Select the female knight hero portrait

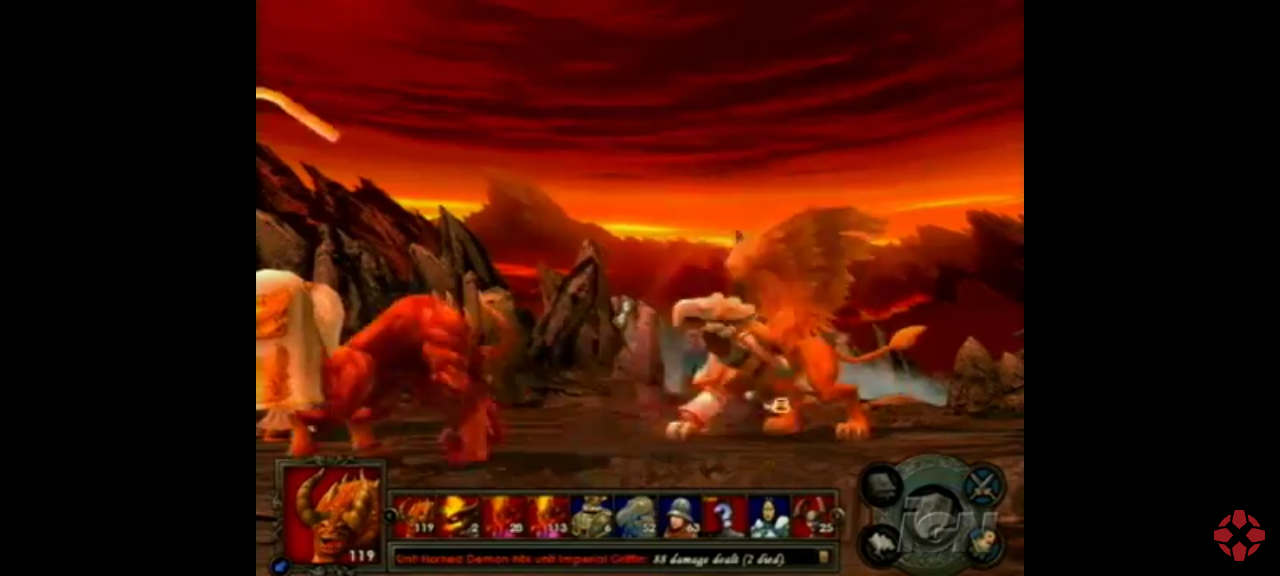point(768,516)
